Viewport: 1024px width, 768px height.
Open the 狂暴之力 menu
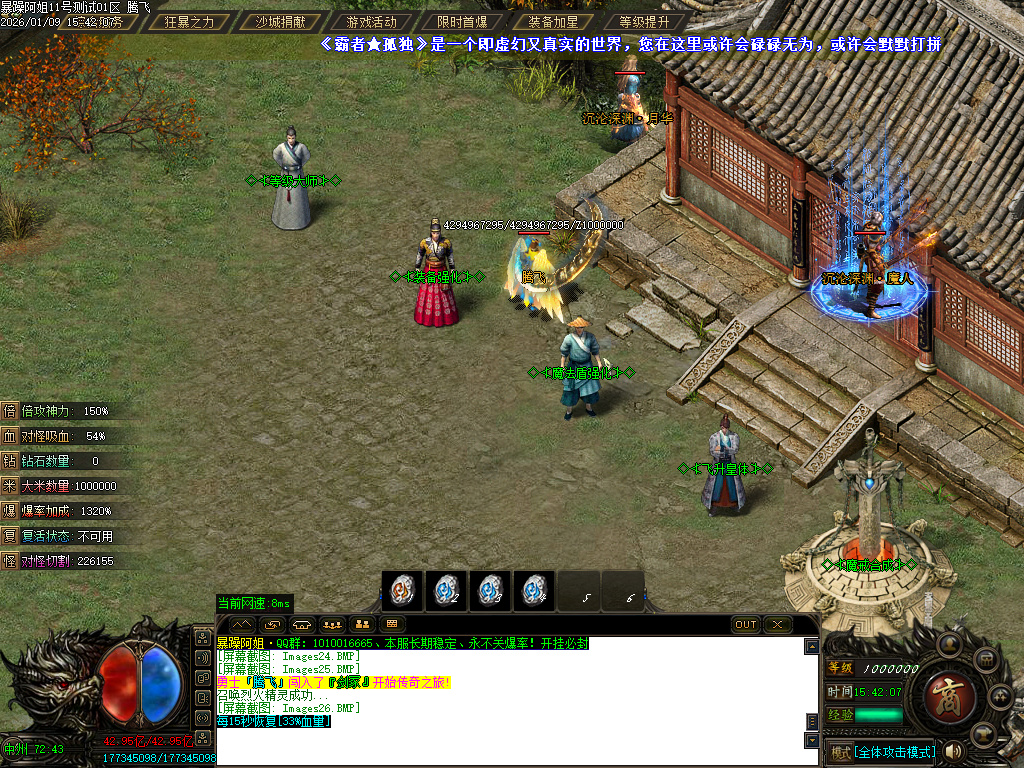pyautogui.click(x=189, y=21)
